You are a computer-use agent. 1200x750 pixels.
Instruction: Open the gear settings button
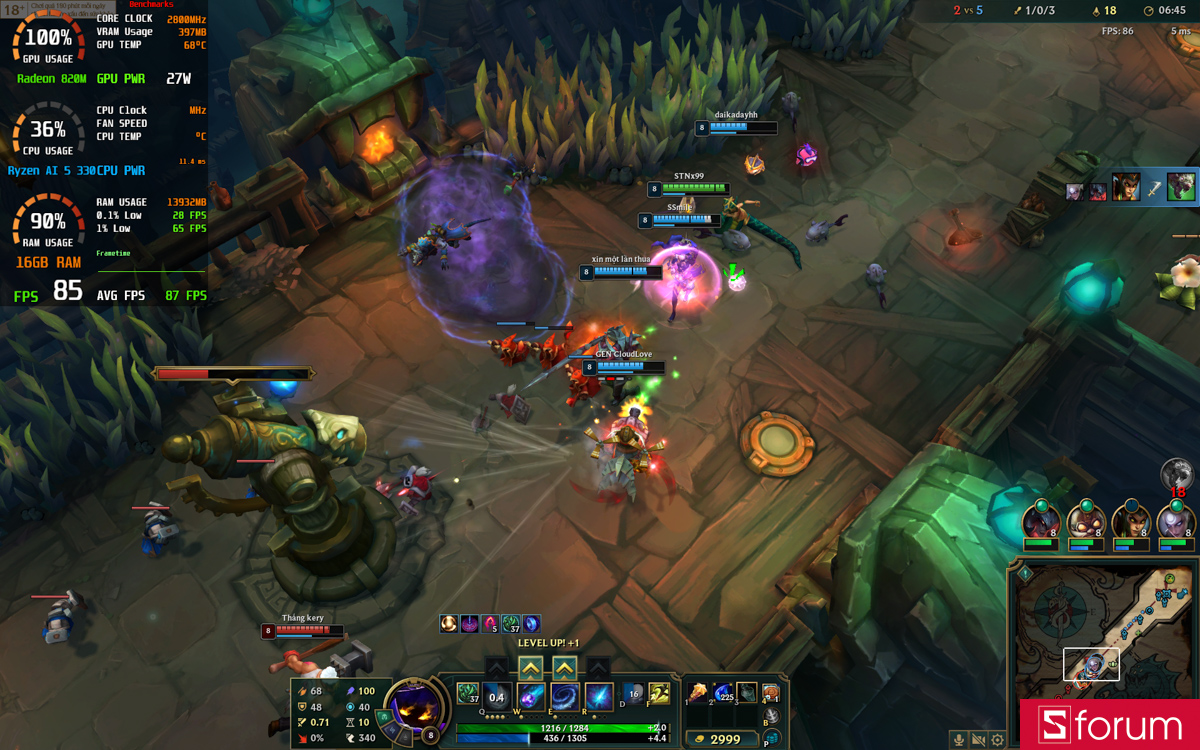point(997,740)
